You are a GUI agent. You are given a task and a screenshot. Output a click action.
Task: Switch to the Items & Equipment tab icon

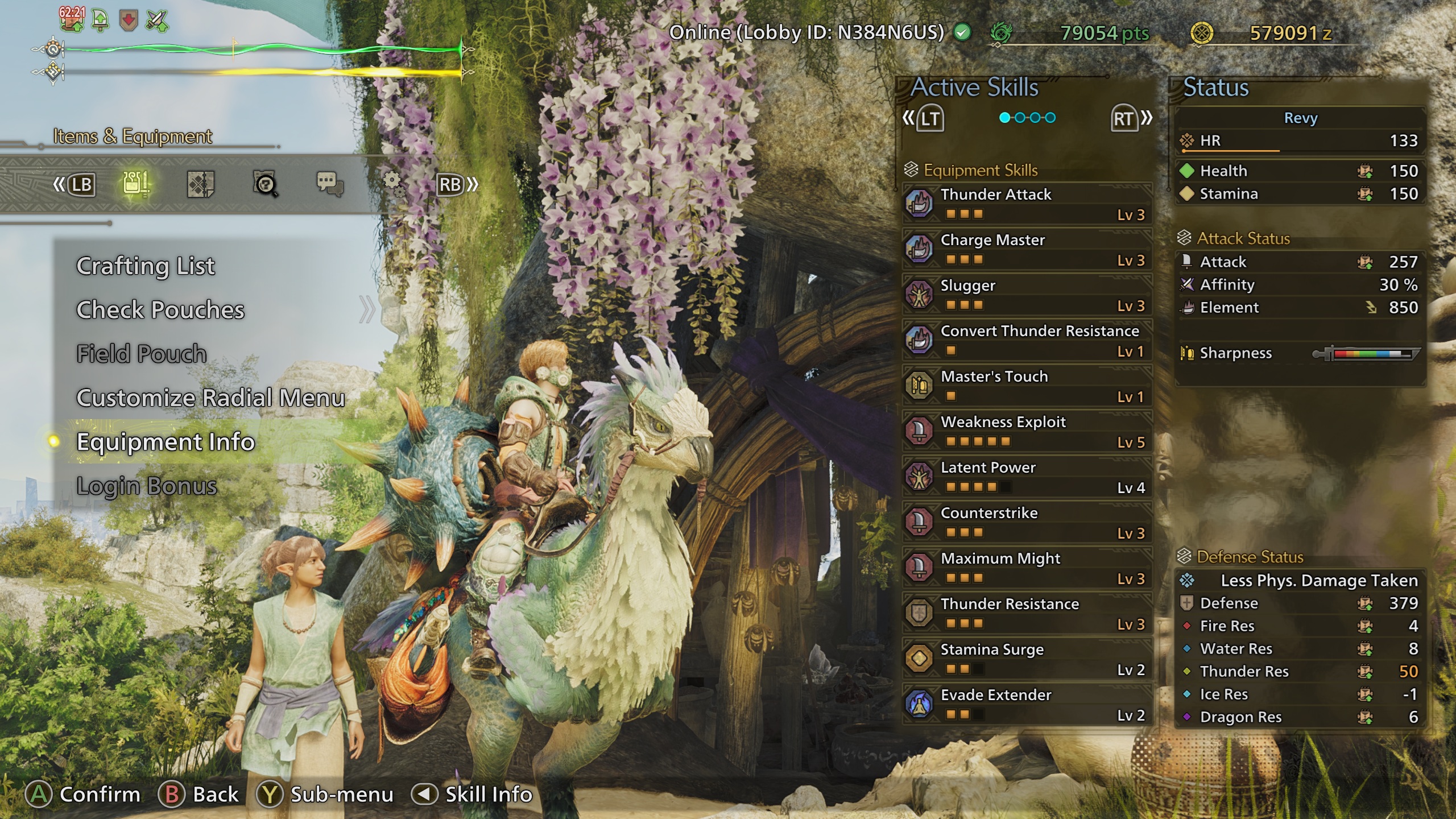point(136,184)
